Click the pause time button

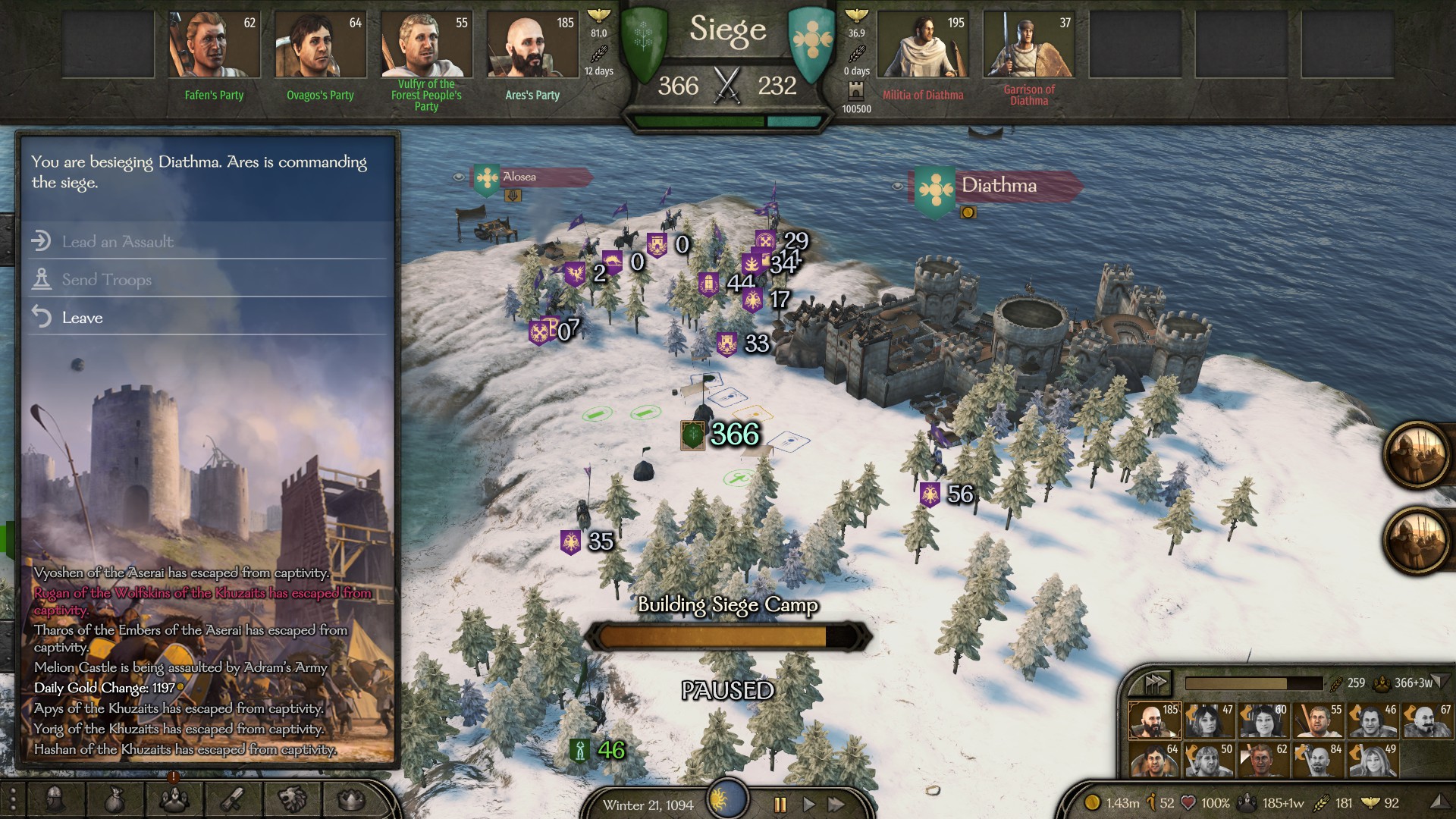click(780, 805)
